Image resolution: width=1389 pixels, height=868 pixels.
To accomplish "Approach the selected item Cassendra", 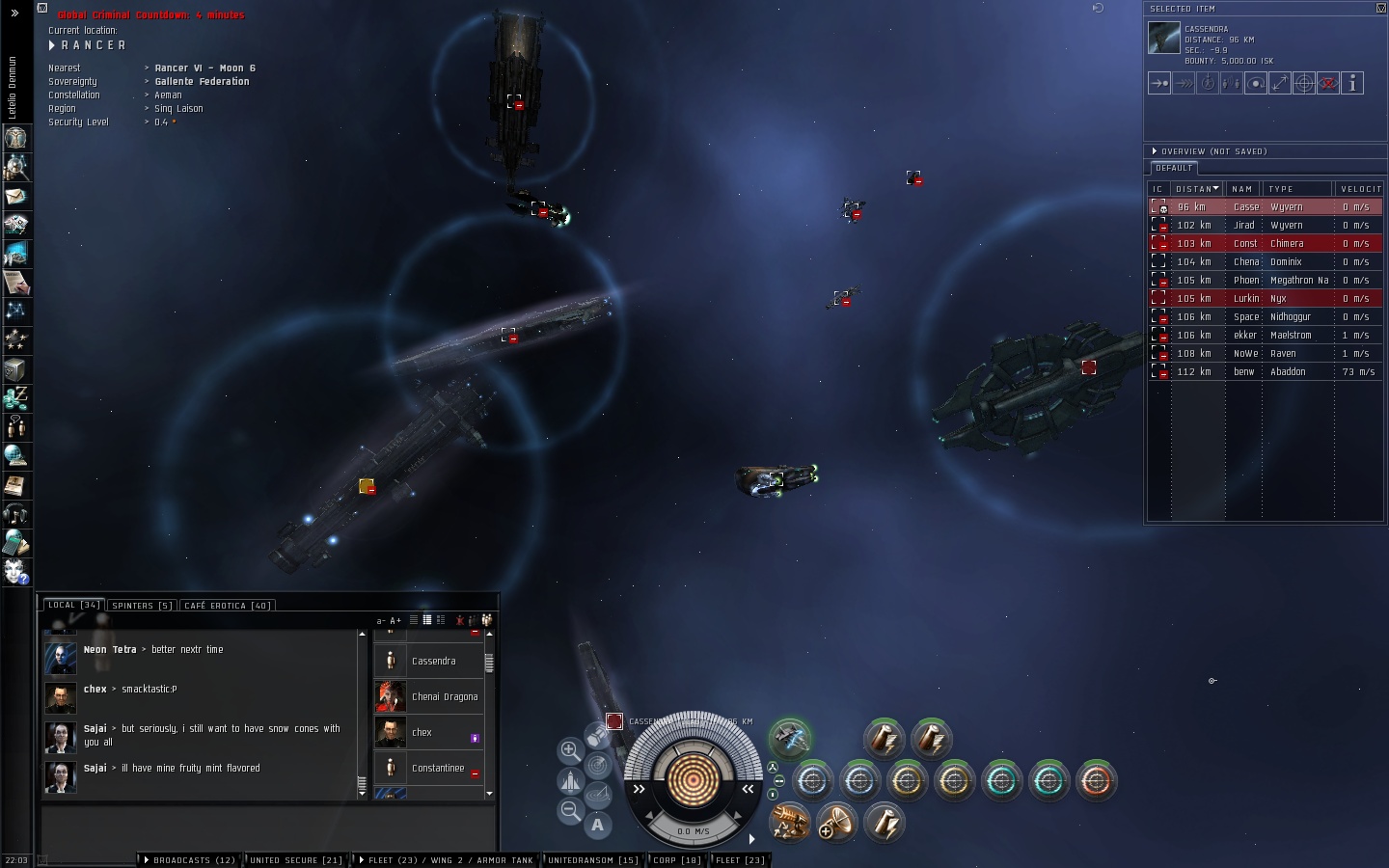I will point(1159,84).
